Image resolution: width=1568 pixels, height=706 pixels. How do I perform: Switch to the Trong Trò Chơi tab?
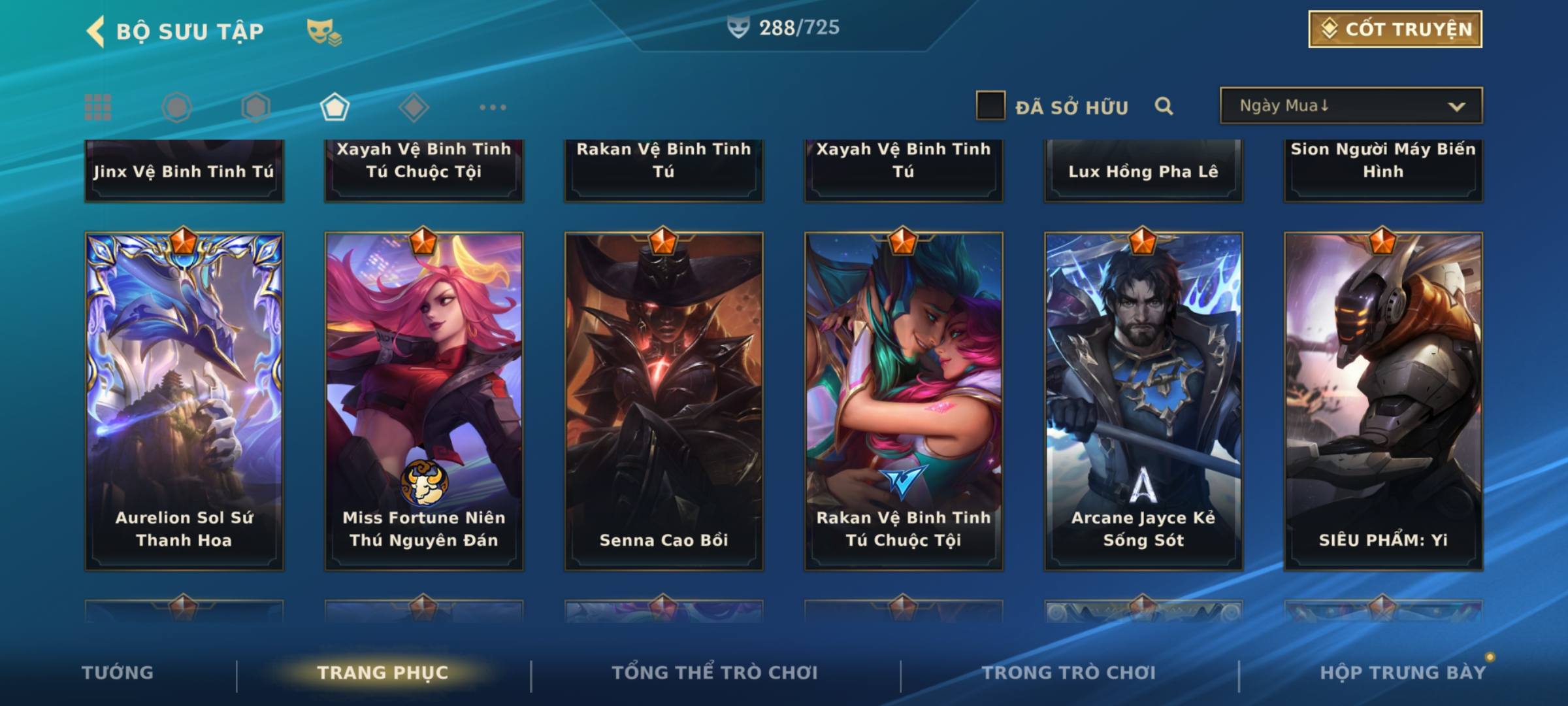pos(1068,673)
